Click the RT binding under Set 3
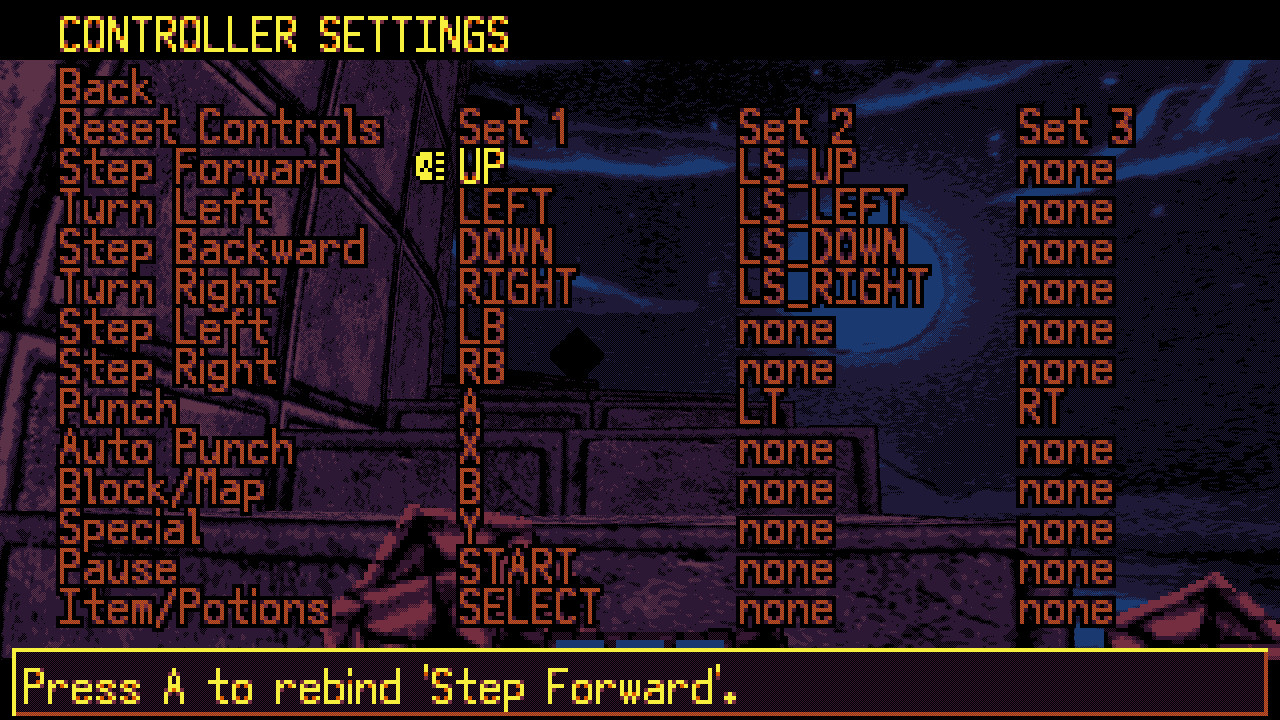This screenshot has height=720, width=1280. (1042, 409)
